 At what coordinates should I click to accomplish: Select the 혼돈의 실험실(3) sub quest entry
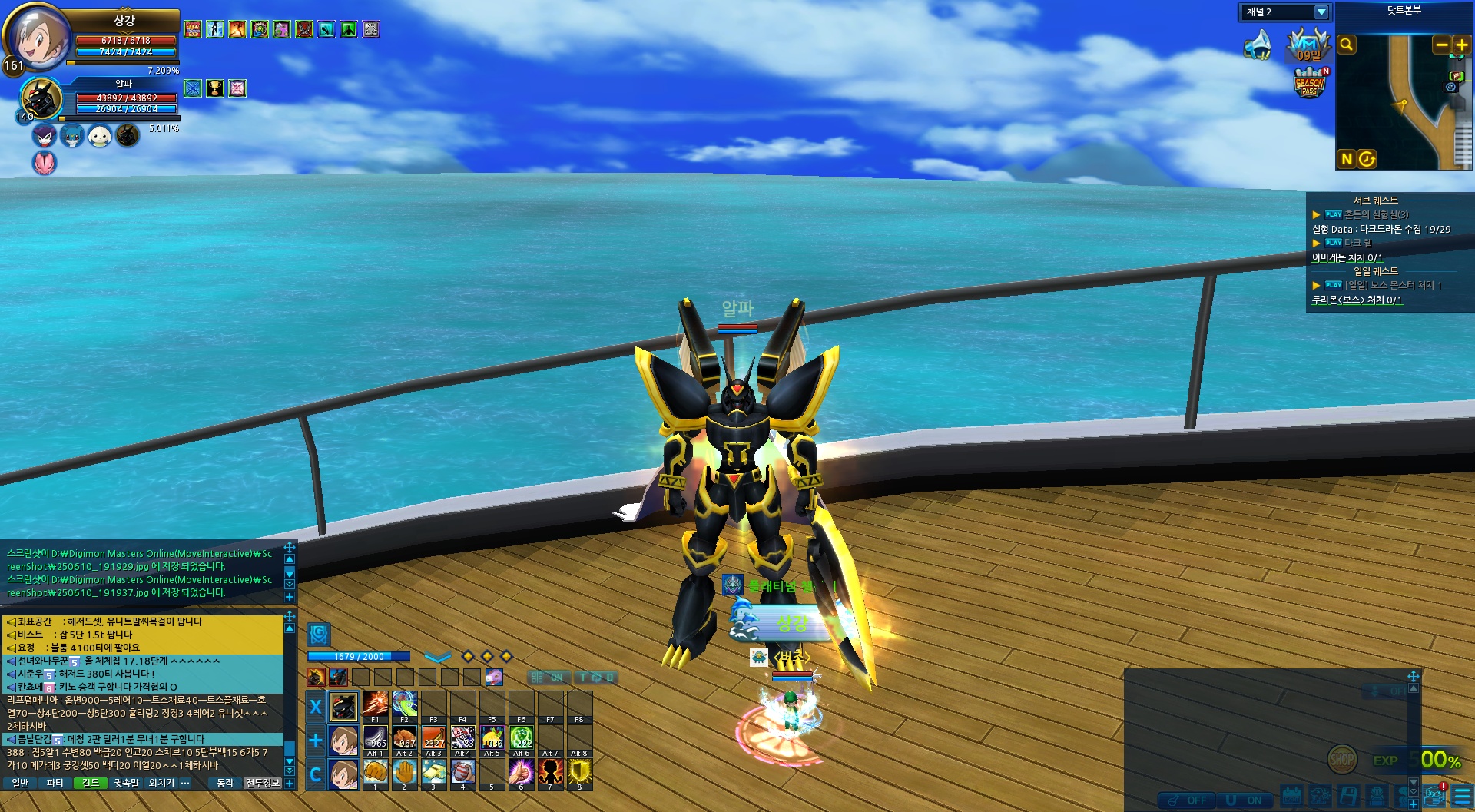(x=1376, y=214)
